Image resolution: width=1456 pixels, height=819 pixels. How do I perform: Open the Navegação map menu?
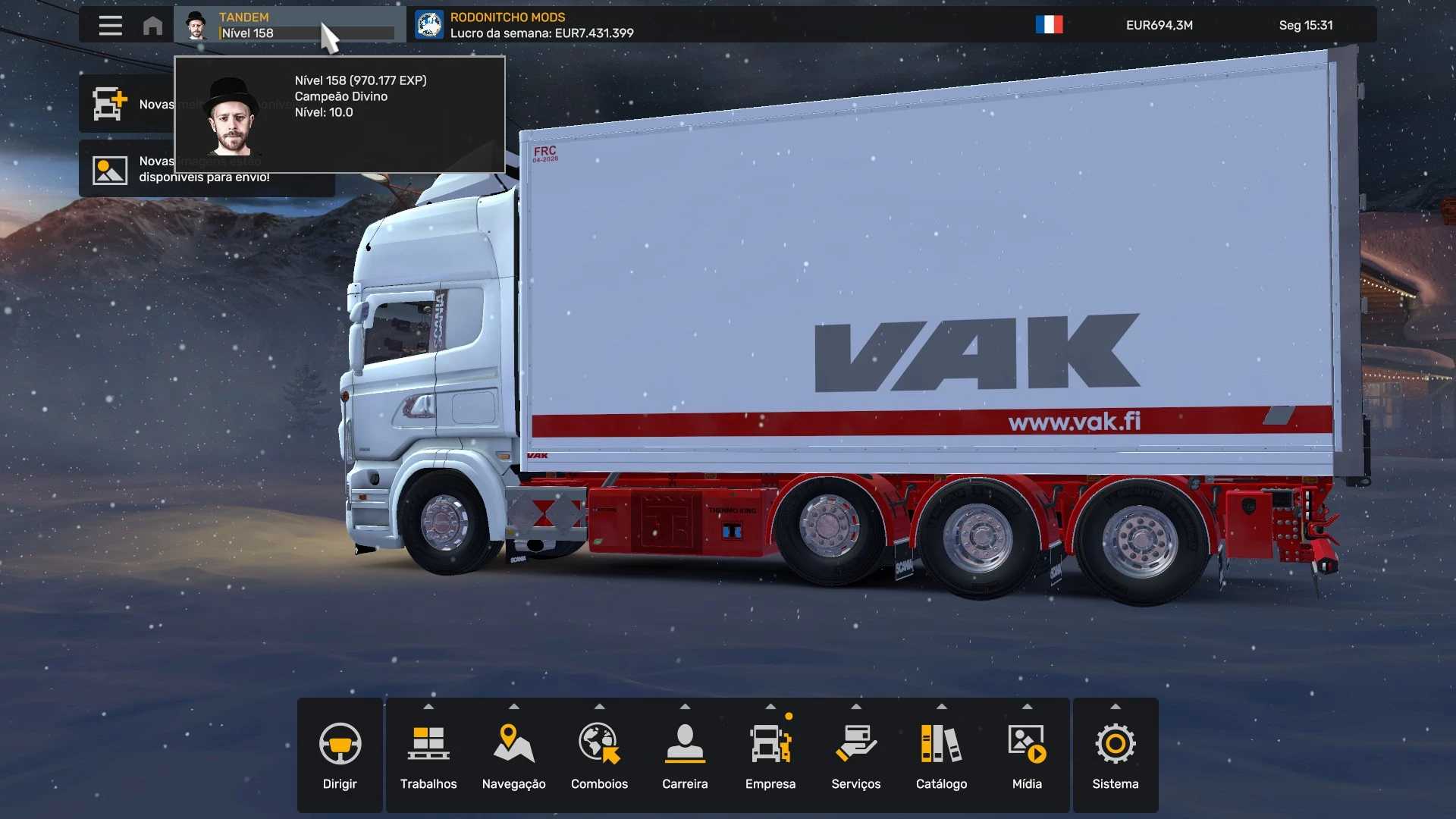coord(513,755)
